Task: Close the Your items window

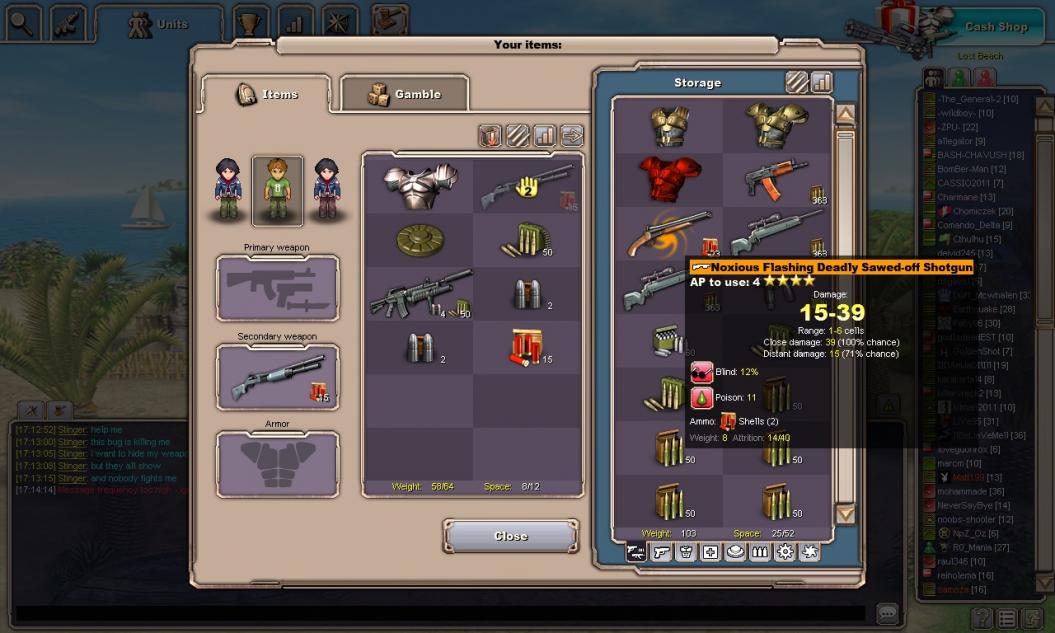Action: pyautogui.click(x=510, y=536)
